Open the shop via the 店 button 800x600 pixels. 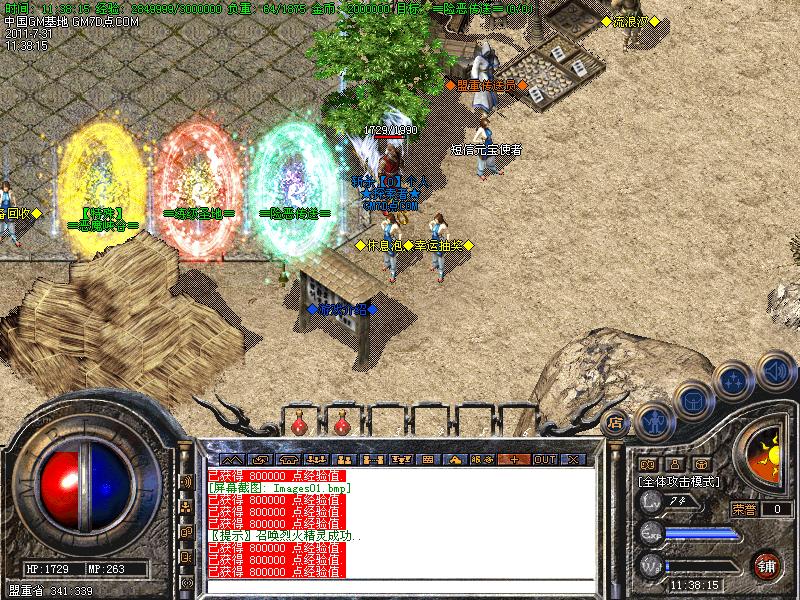coord(615,422)
